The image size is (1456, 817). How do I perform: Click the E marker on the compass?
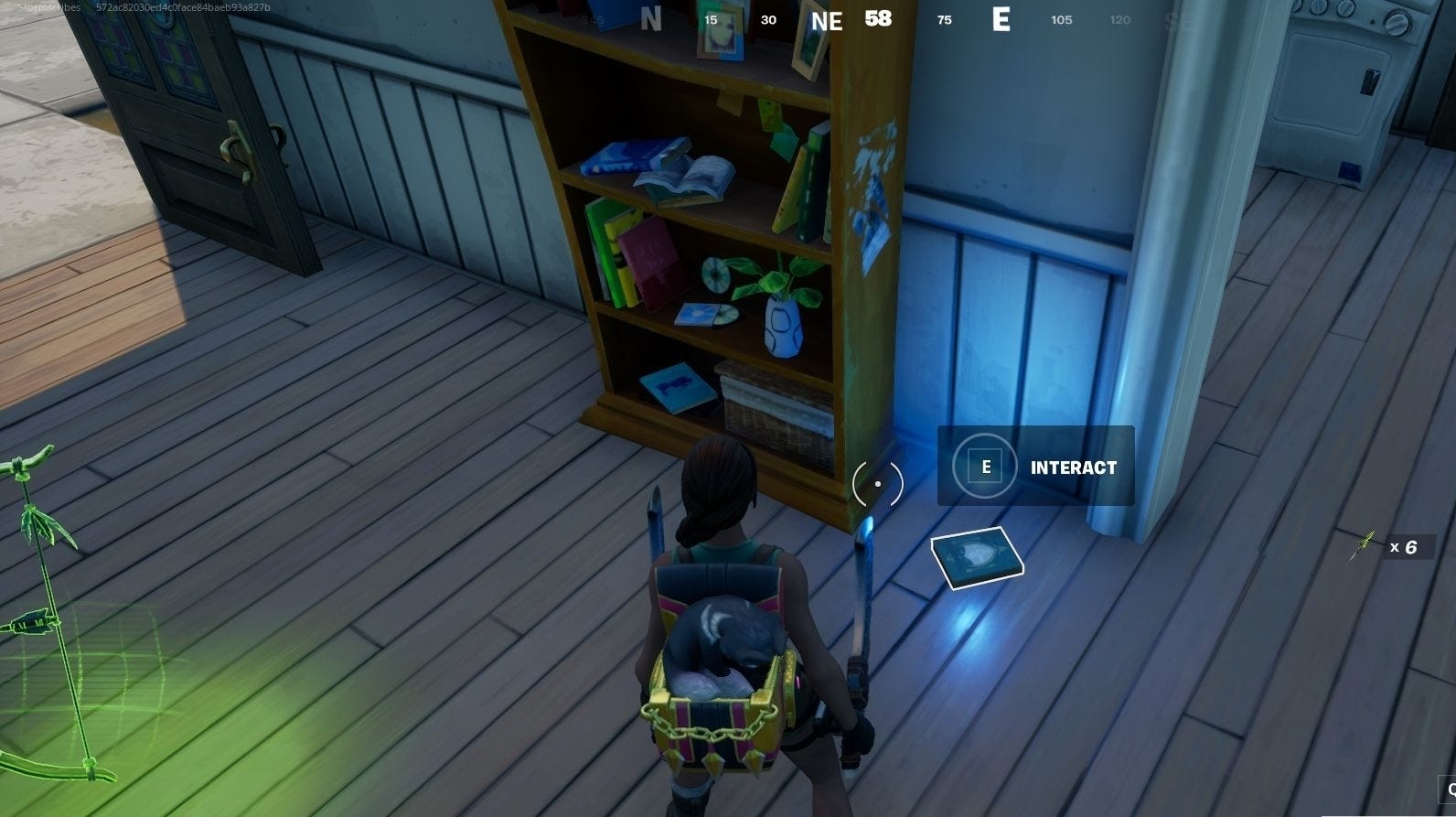click(1002, 21)
